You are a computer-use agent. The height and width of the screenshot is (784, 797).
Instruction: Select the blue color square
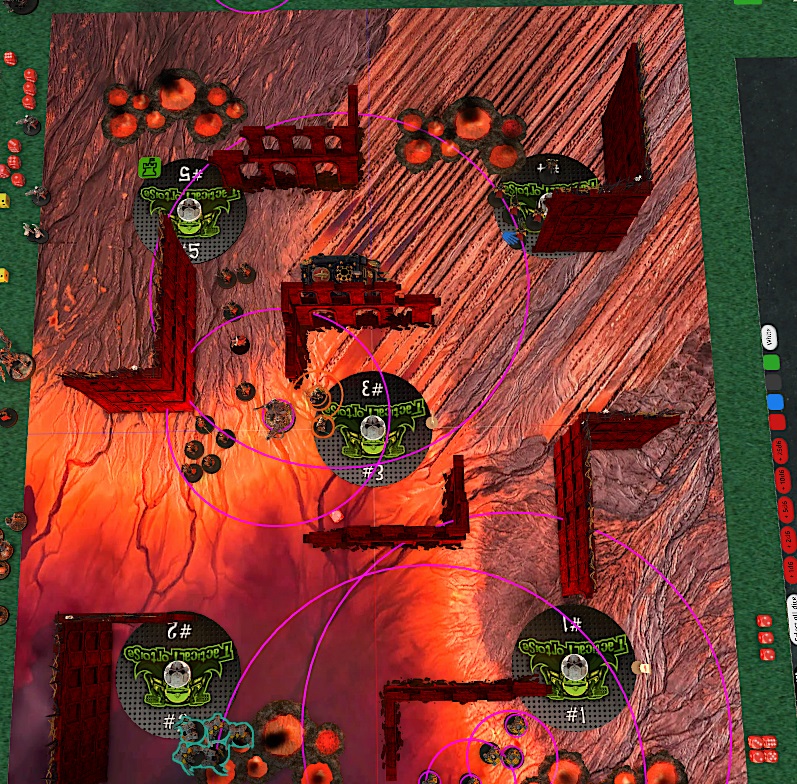point(775,402)
